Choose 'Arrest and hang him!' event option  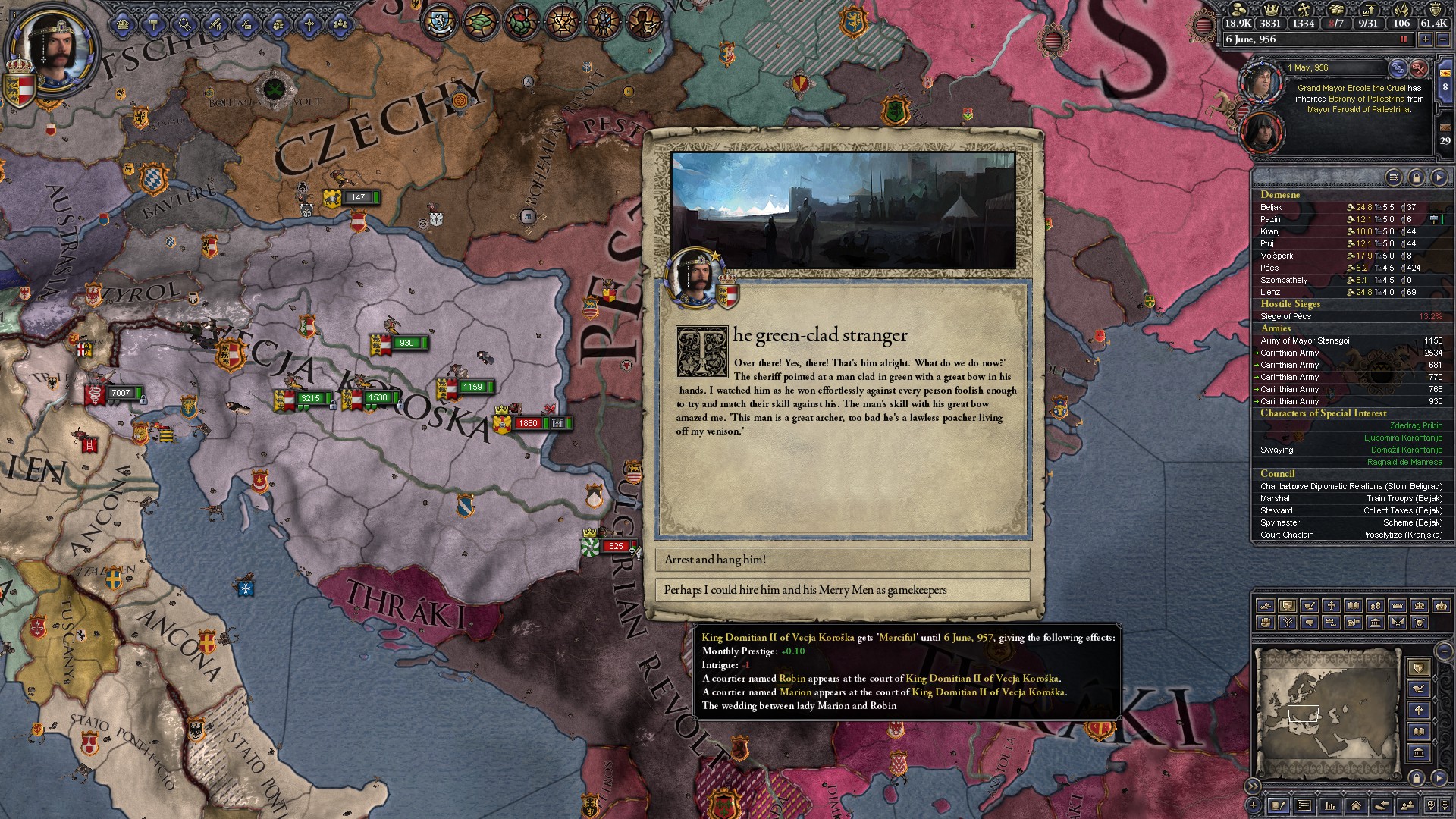click(842, 560)
